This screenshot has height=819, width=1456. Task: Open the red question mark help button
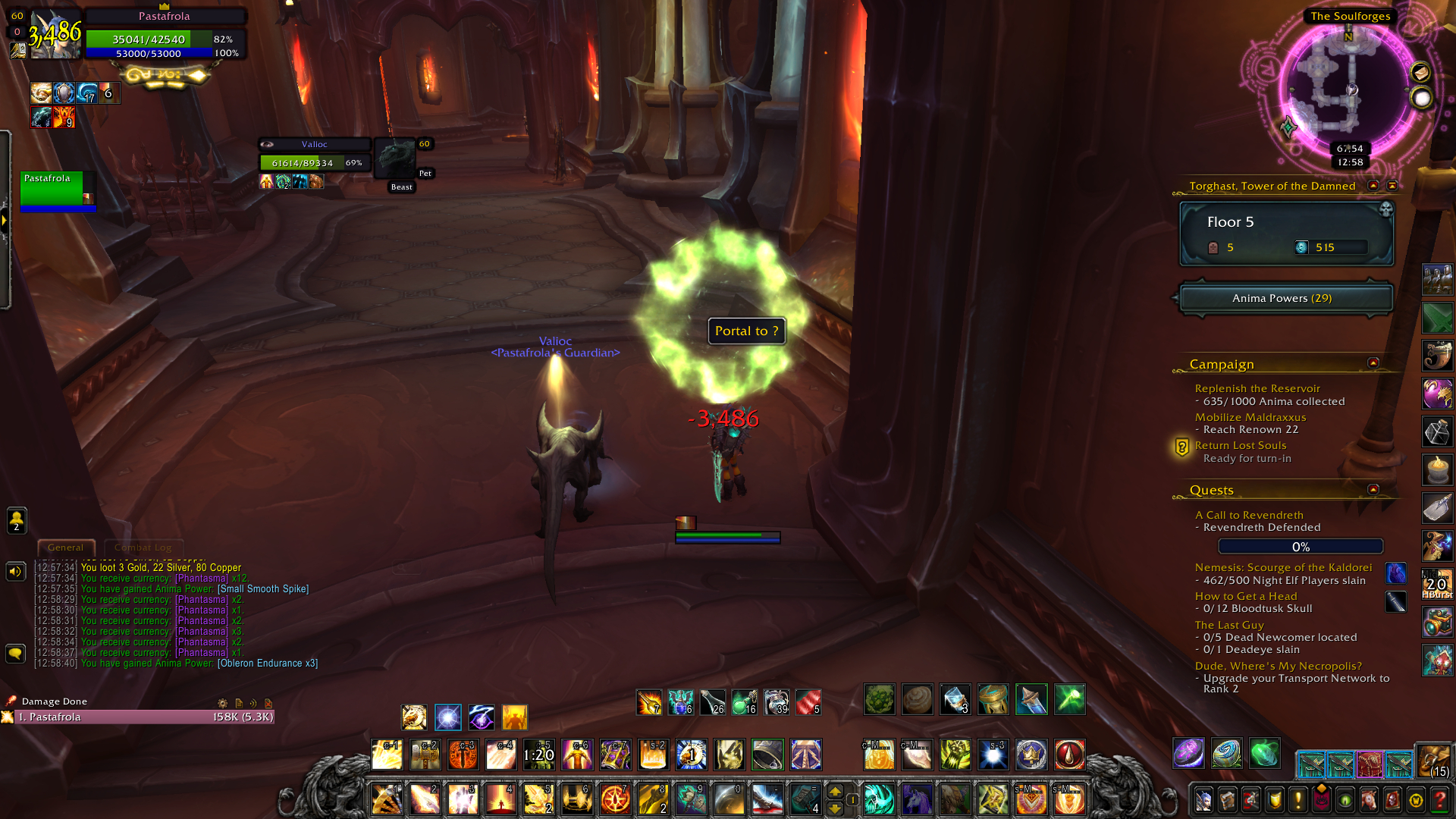1439,800
